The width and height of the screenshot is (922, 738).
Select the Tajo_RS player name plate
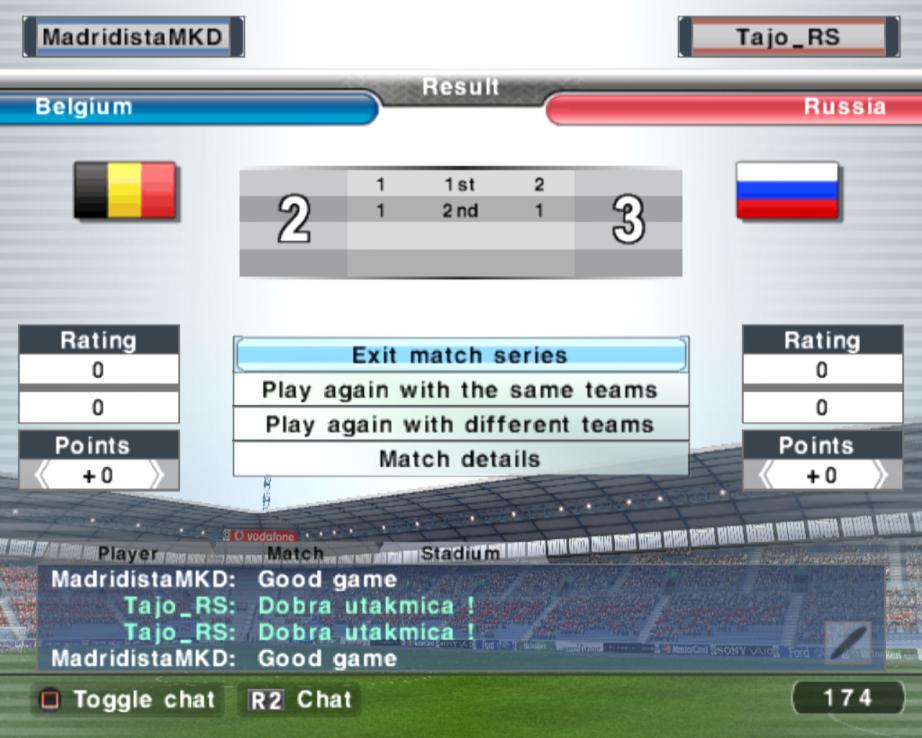[x=788, y=38]
